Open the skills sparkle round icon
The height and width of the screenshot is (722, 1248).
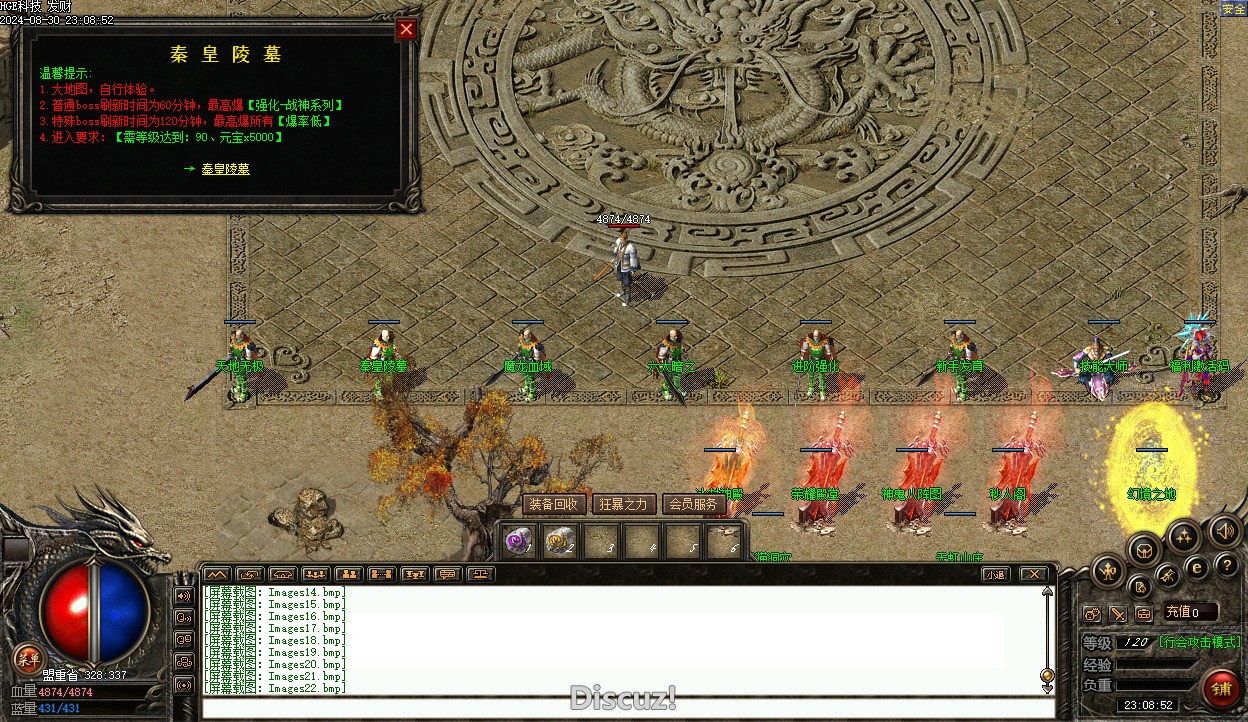(x=1184, y=537)
